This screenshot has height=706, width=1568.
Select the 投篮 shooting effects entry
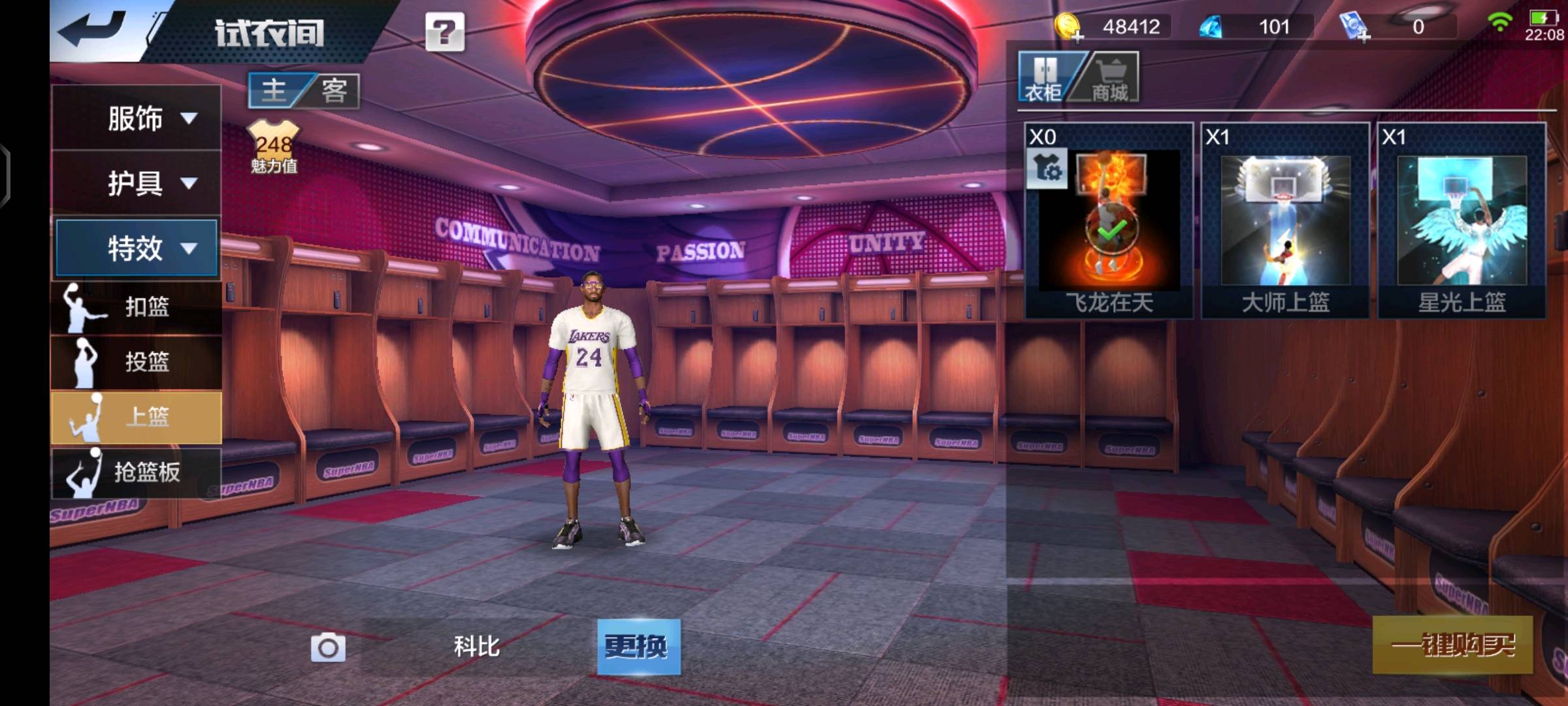136,361
